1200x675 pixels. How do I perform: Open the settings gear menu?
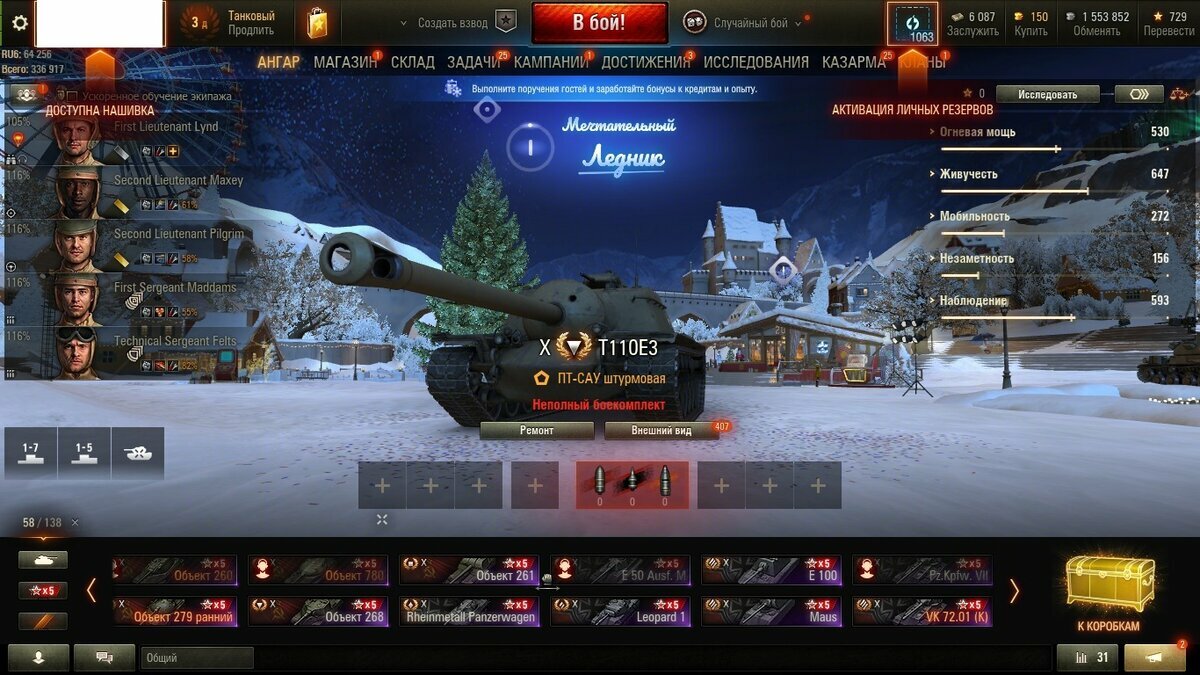tap(19, 23)
